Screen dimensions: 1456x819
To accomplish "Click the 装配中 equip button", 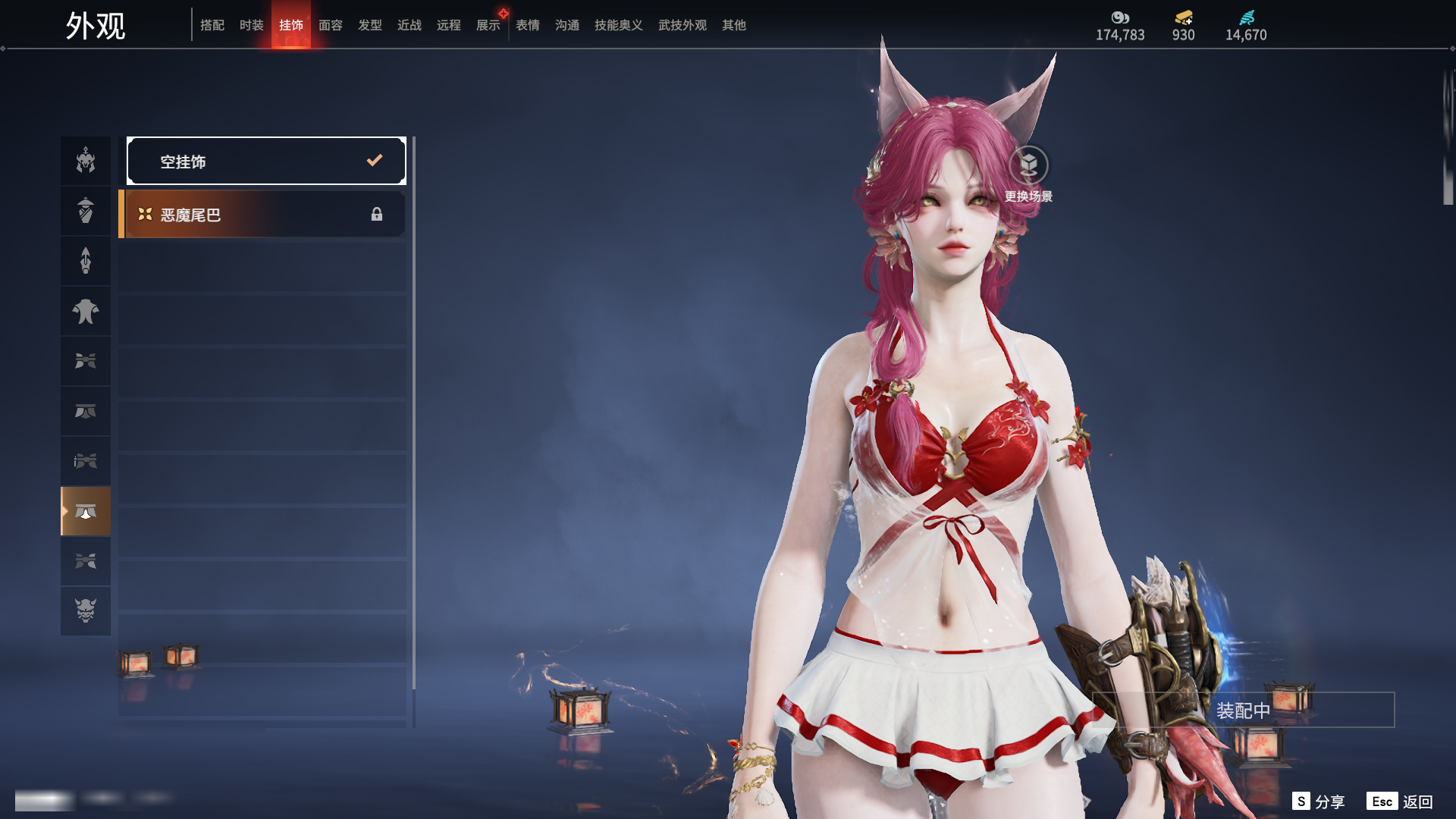I will (x=1243, y=711).
